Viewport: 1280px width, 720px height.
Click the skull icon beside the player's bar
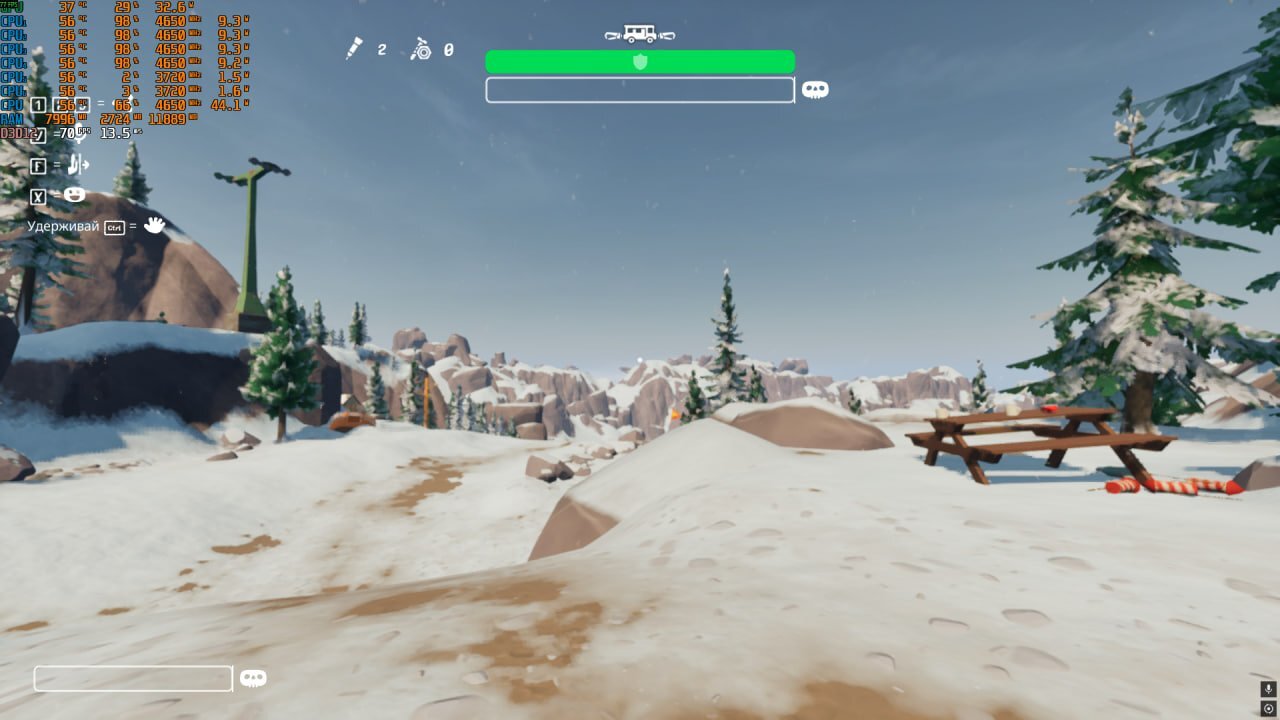point(253,678)
